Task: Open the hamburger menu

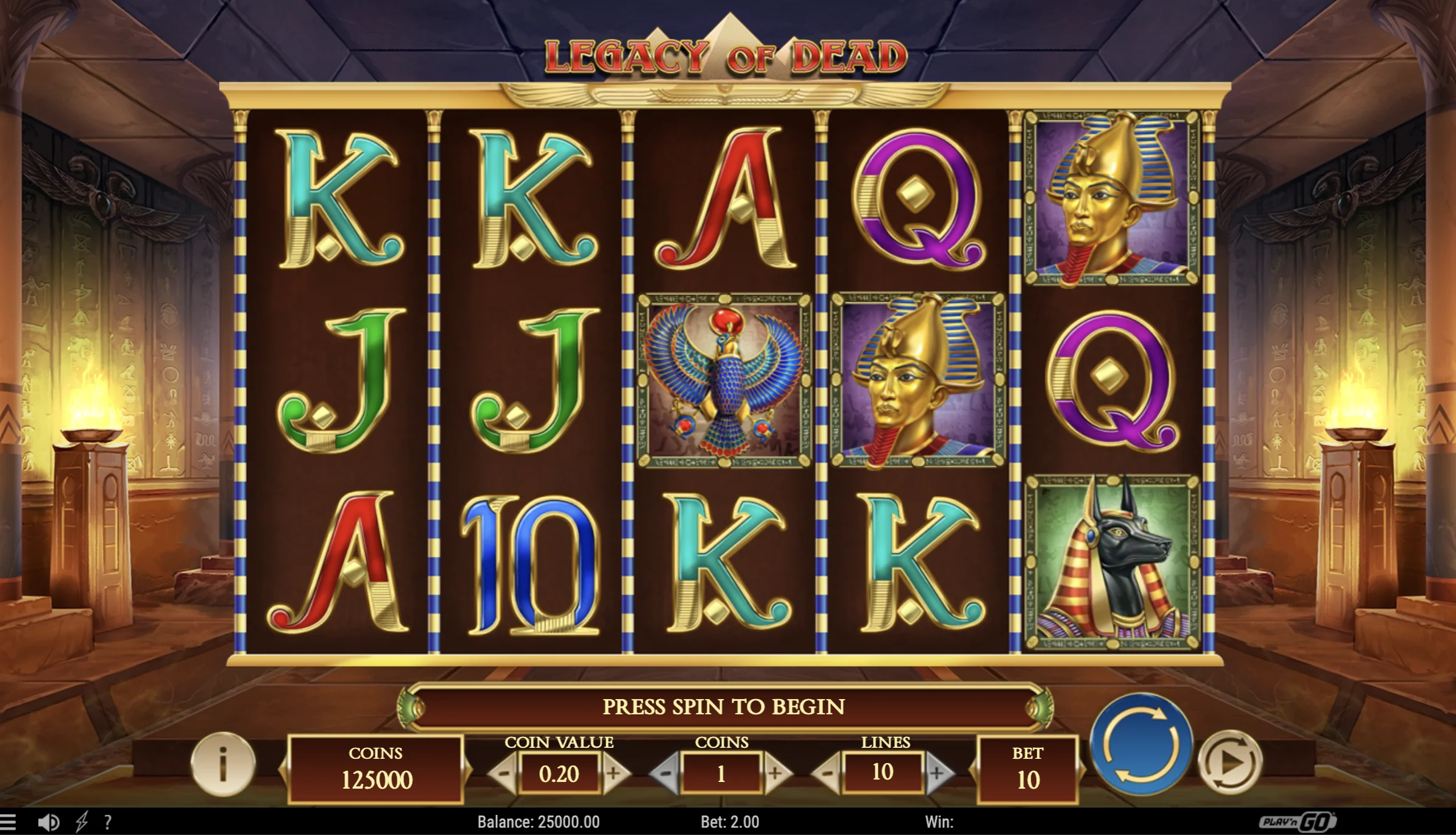Action: tap(8, 822)
